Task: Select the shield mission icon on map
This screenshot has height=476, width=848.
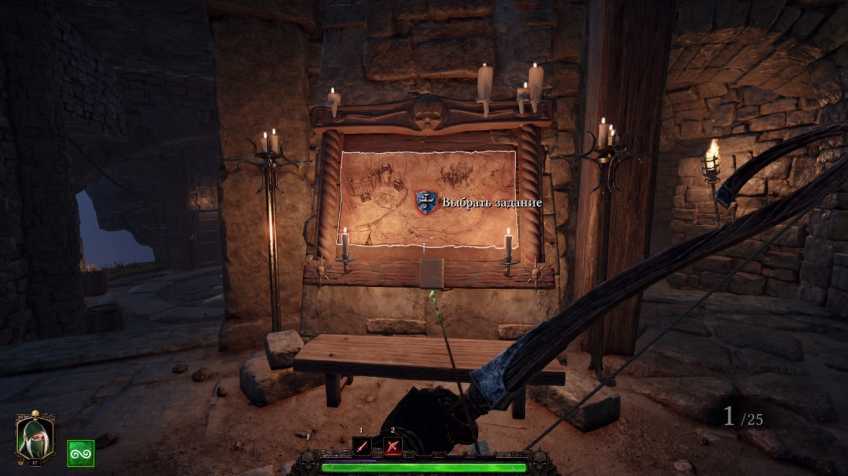Action: click(426, 202)
